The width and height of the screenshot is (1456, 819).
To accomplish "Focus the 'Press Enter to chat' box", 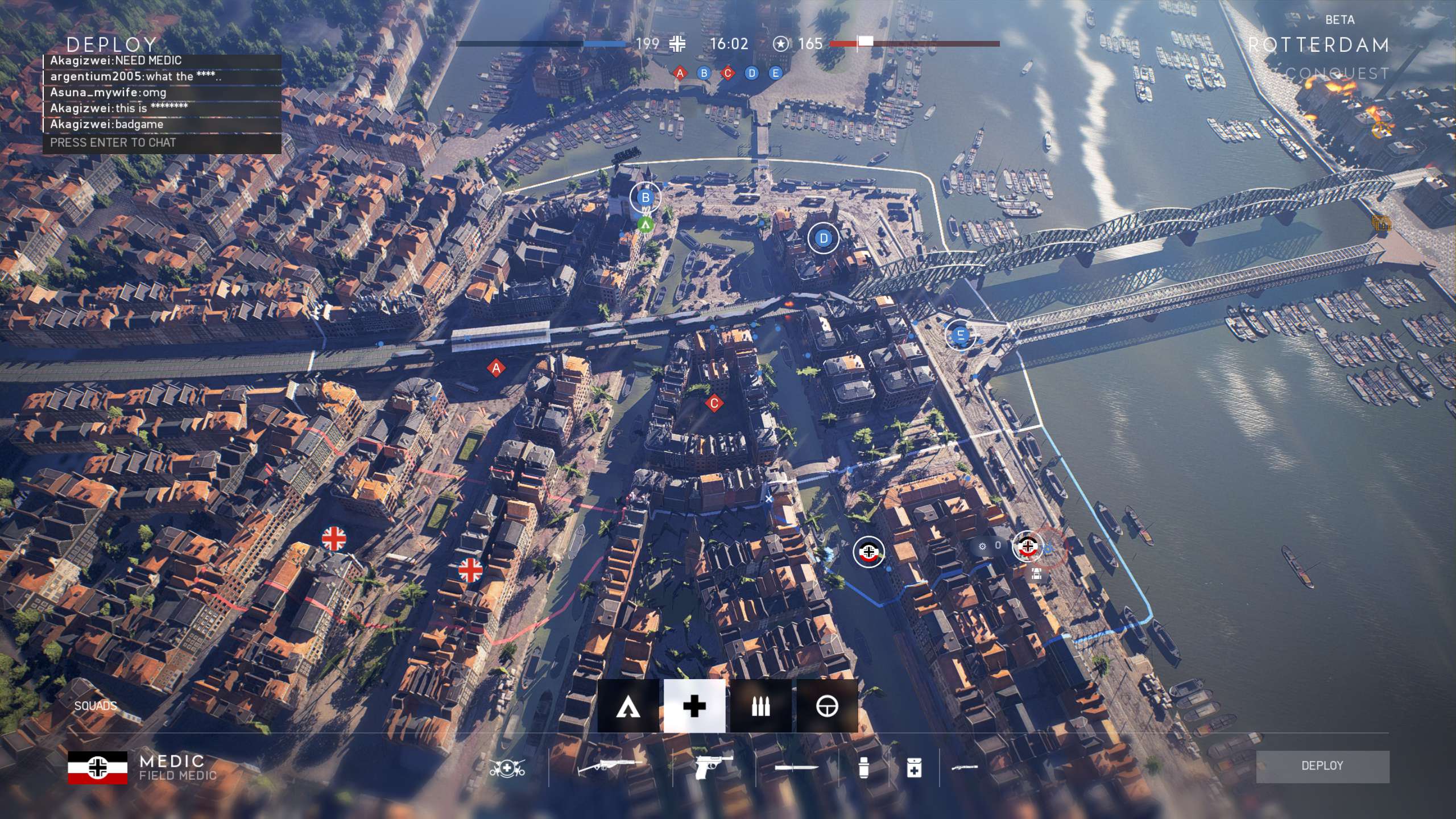I will point(162,143).
